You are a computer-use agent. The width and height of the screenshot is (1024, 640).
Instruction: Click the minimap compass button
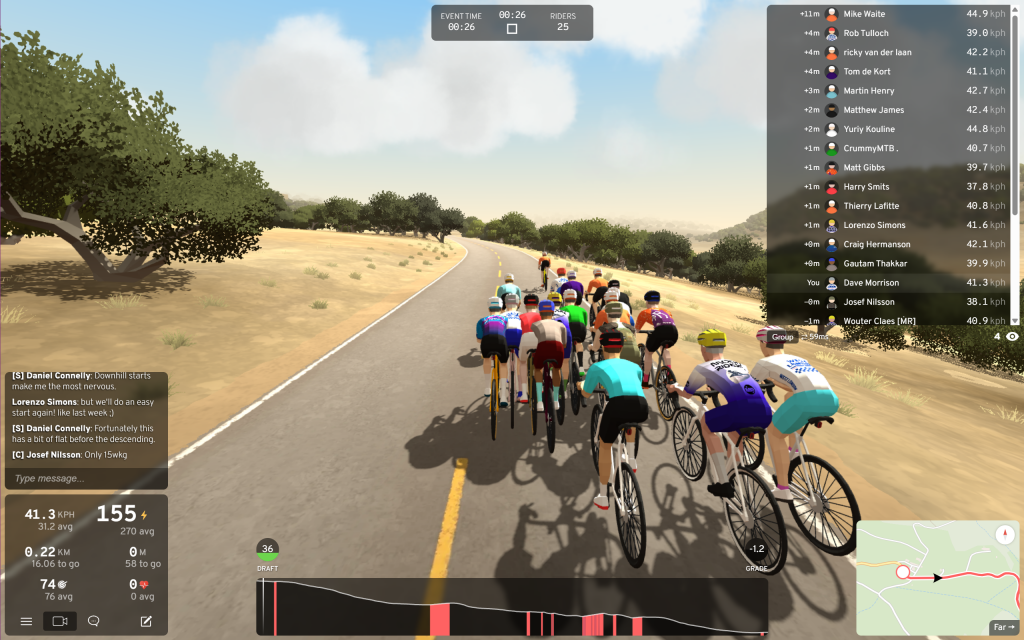1005,535
